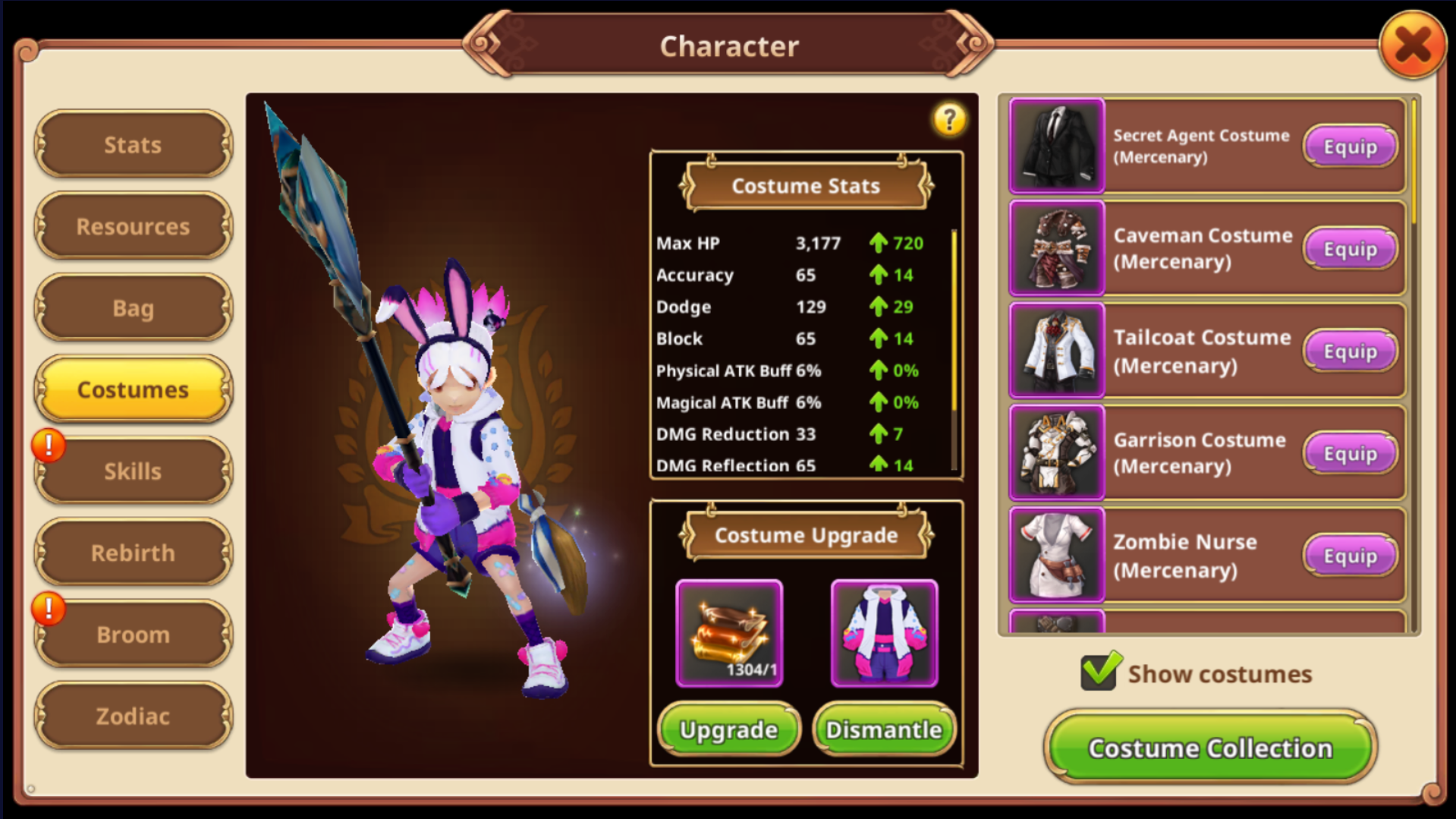Select the upgrade material slot
Viewport: 1456px width, 819px height.
tap(729, 633)
